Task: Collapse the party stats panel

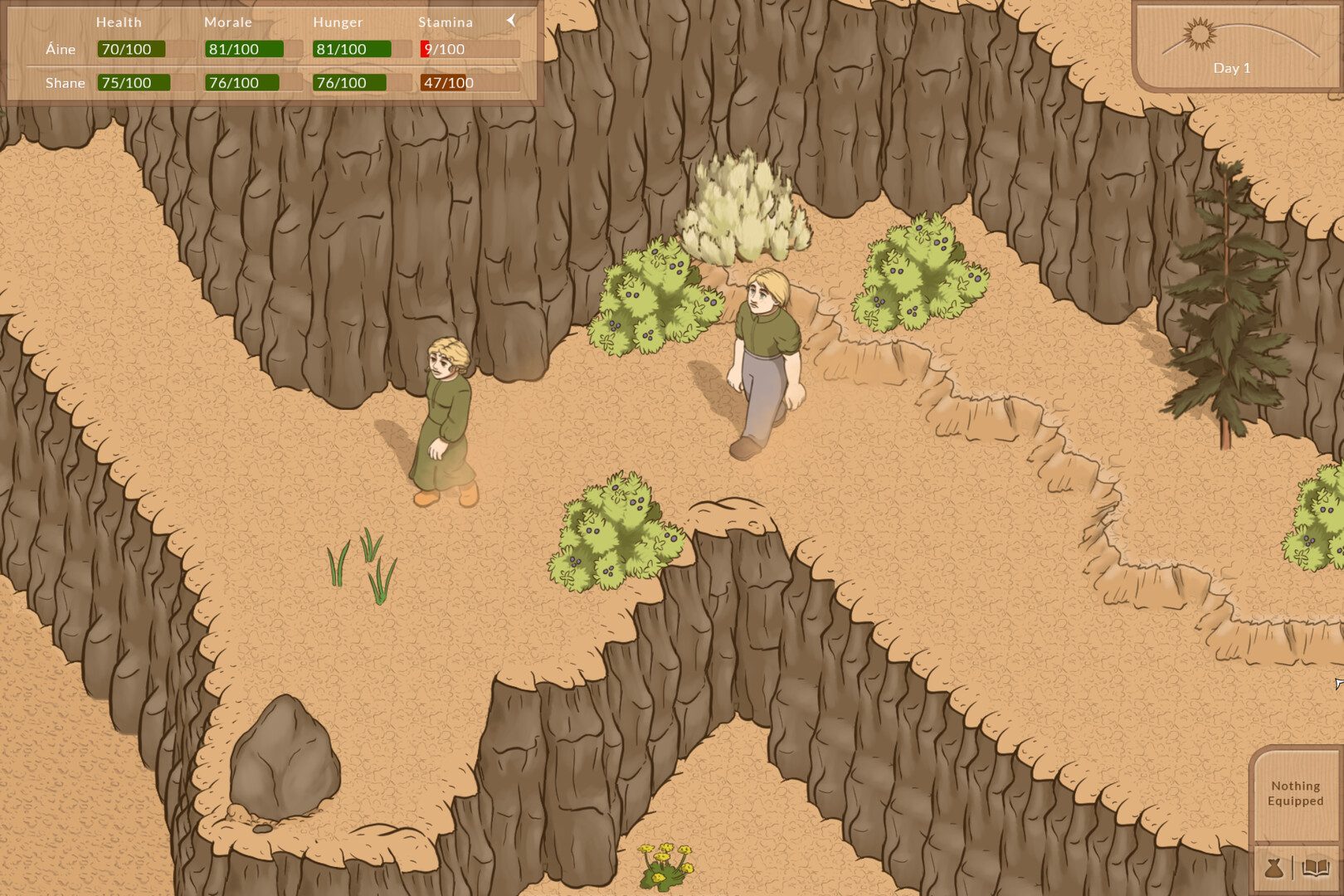Action: [x=511, y=21]
